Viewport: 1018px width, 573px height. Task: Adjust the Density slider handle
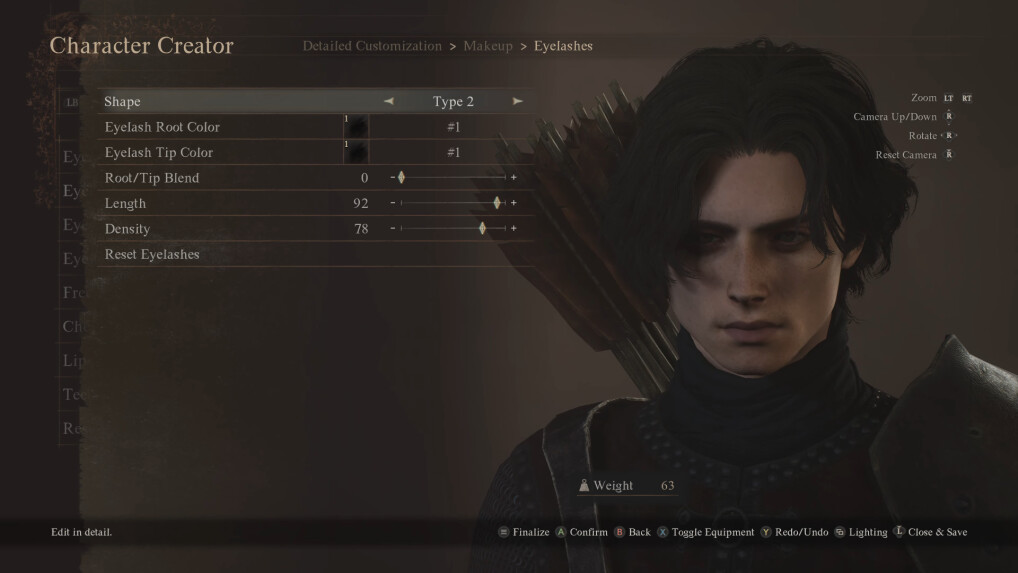pyautogui.click(x=482, y=229)
